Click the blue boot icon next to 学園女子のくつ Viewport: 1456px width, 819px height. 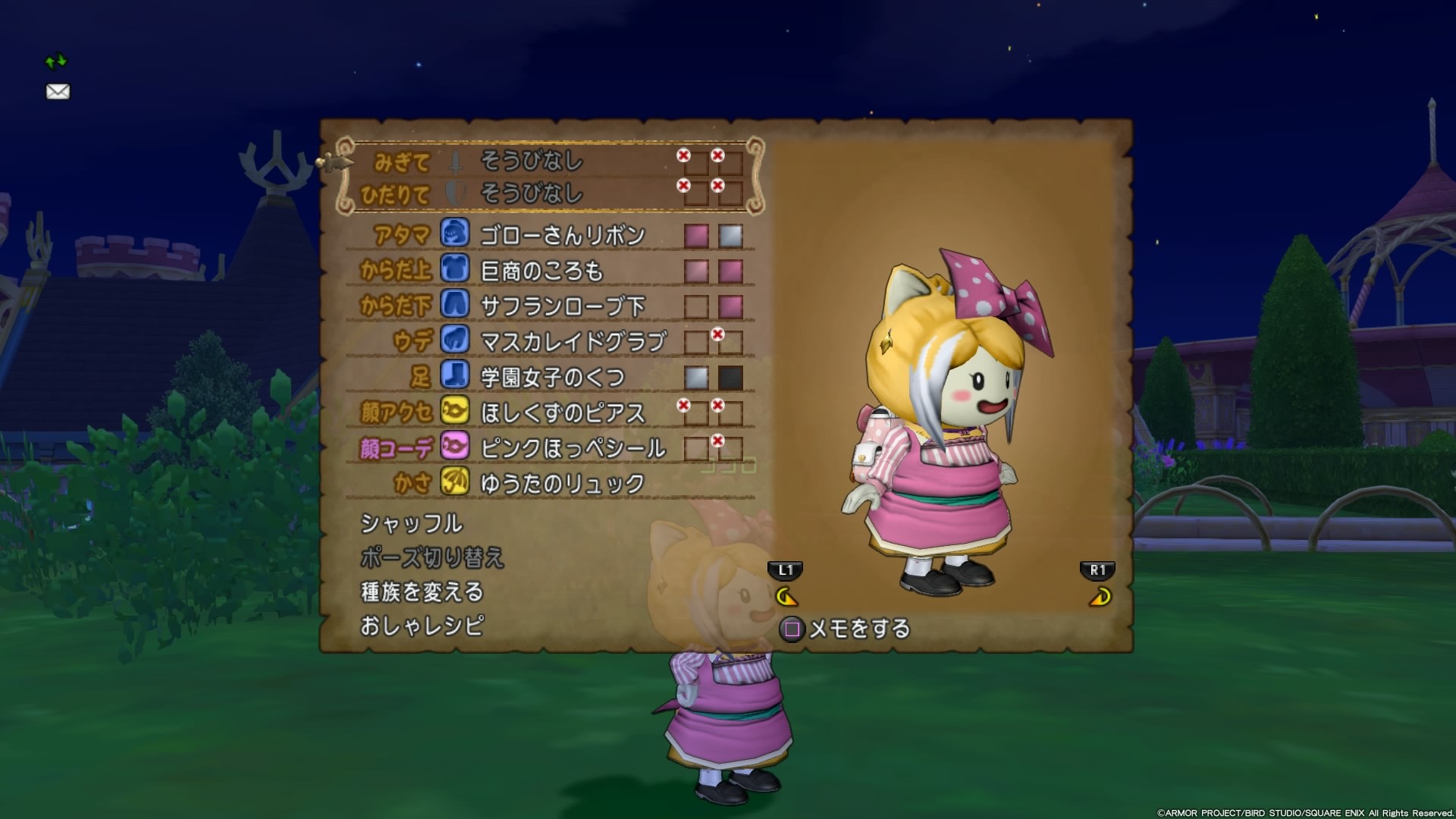click(454, 376)
